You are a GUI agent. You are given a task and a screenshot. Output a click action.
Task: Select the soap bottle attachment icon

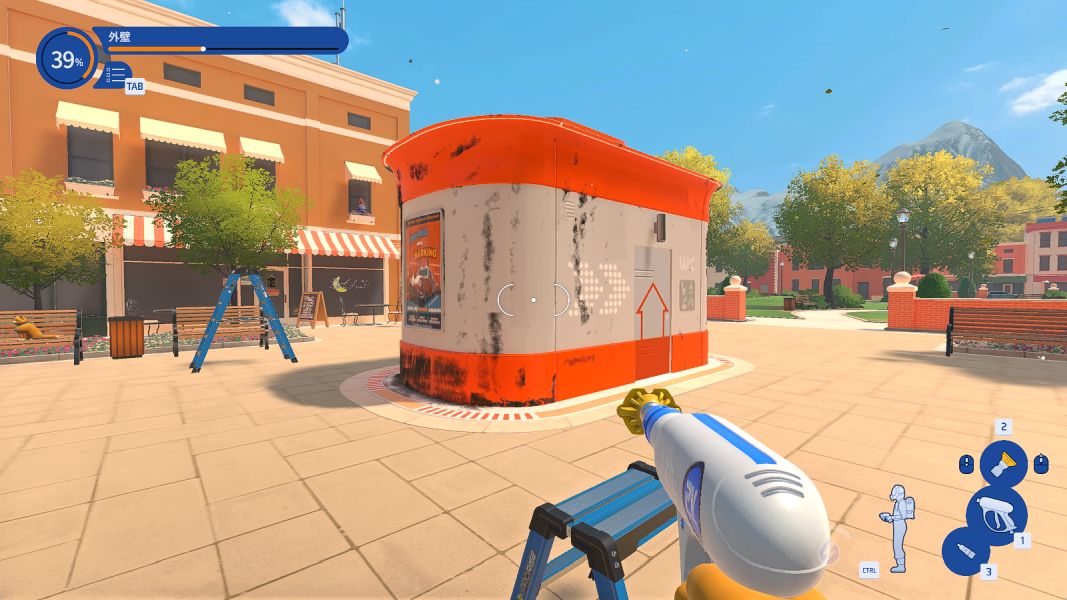(966, 551)
